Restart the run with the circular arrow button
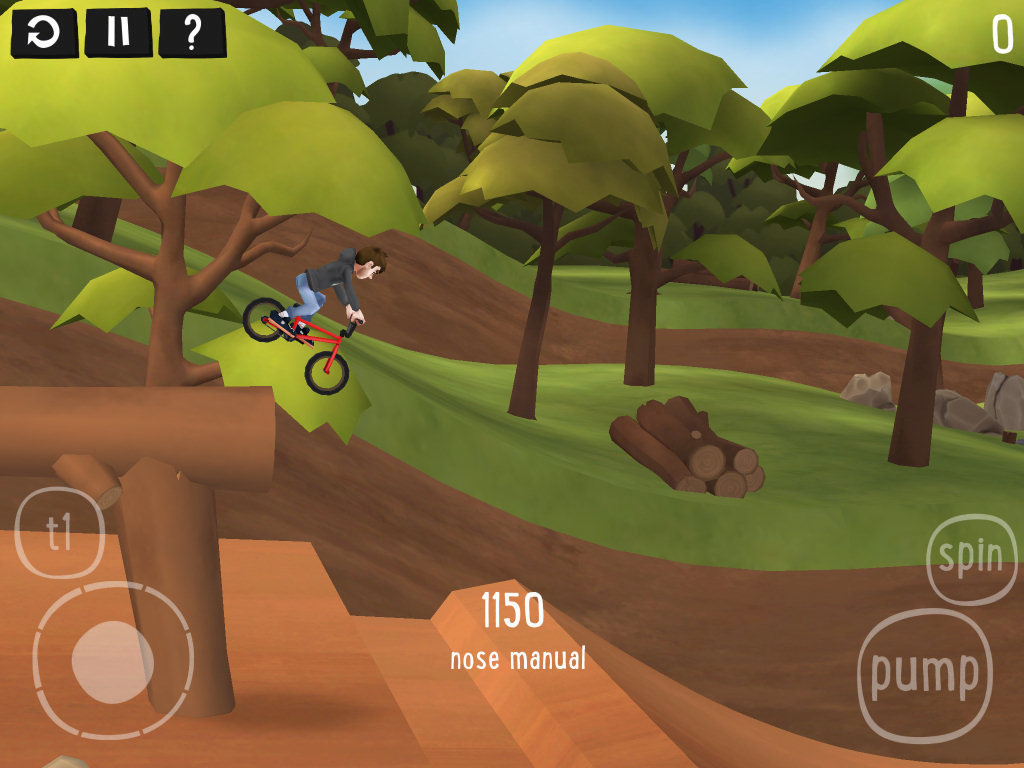The width and height of the screenshot is (1024, 768). pos(43,33)
